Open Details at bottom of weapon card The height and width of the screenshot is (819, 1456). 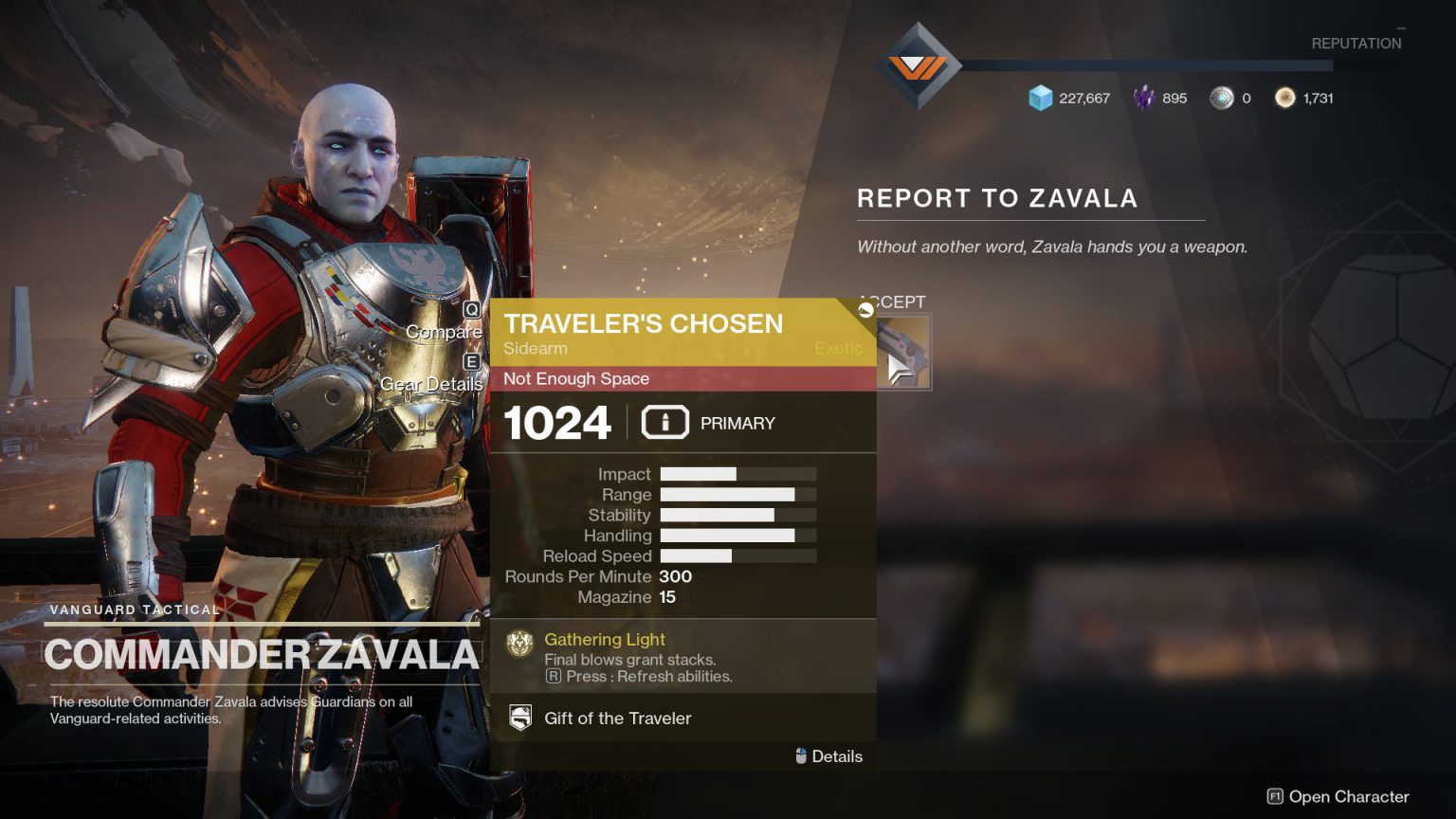coord(837,756)
